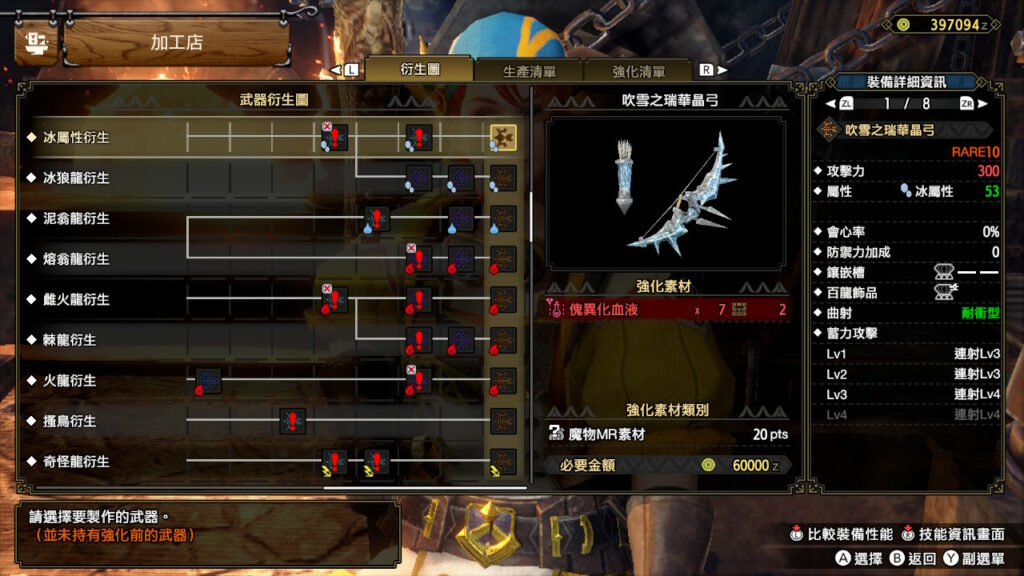
Task: Select the 奇怪龍衍生 tree row
Action: pos(76,462)
